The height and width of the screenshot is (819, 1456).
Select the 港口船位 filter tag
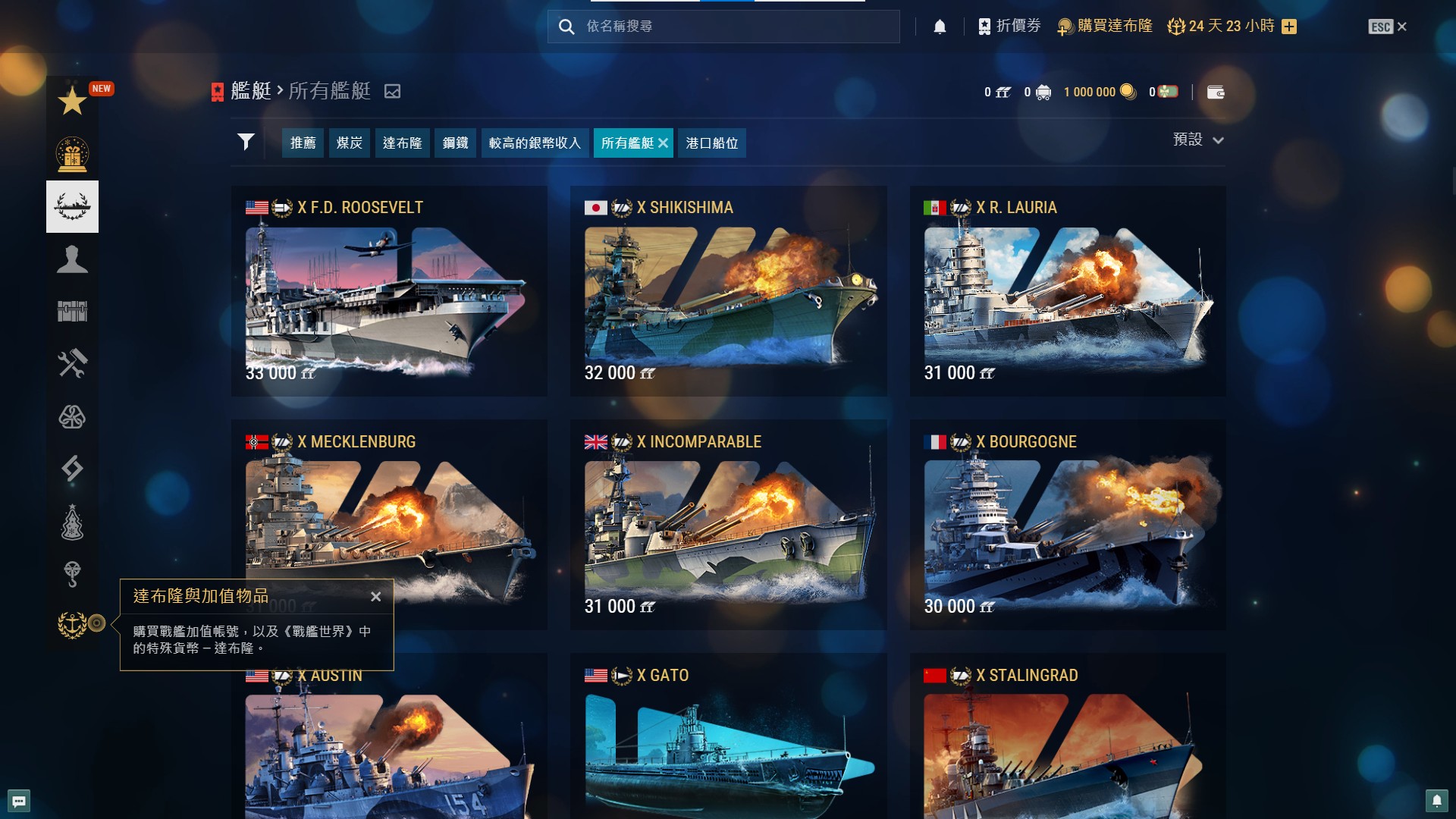click(711, 143)
